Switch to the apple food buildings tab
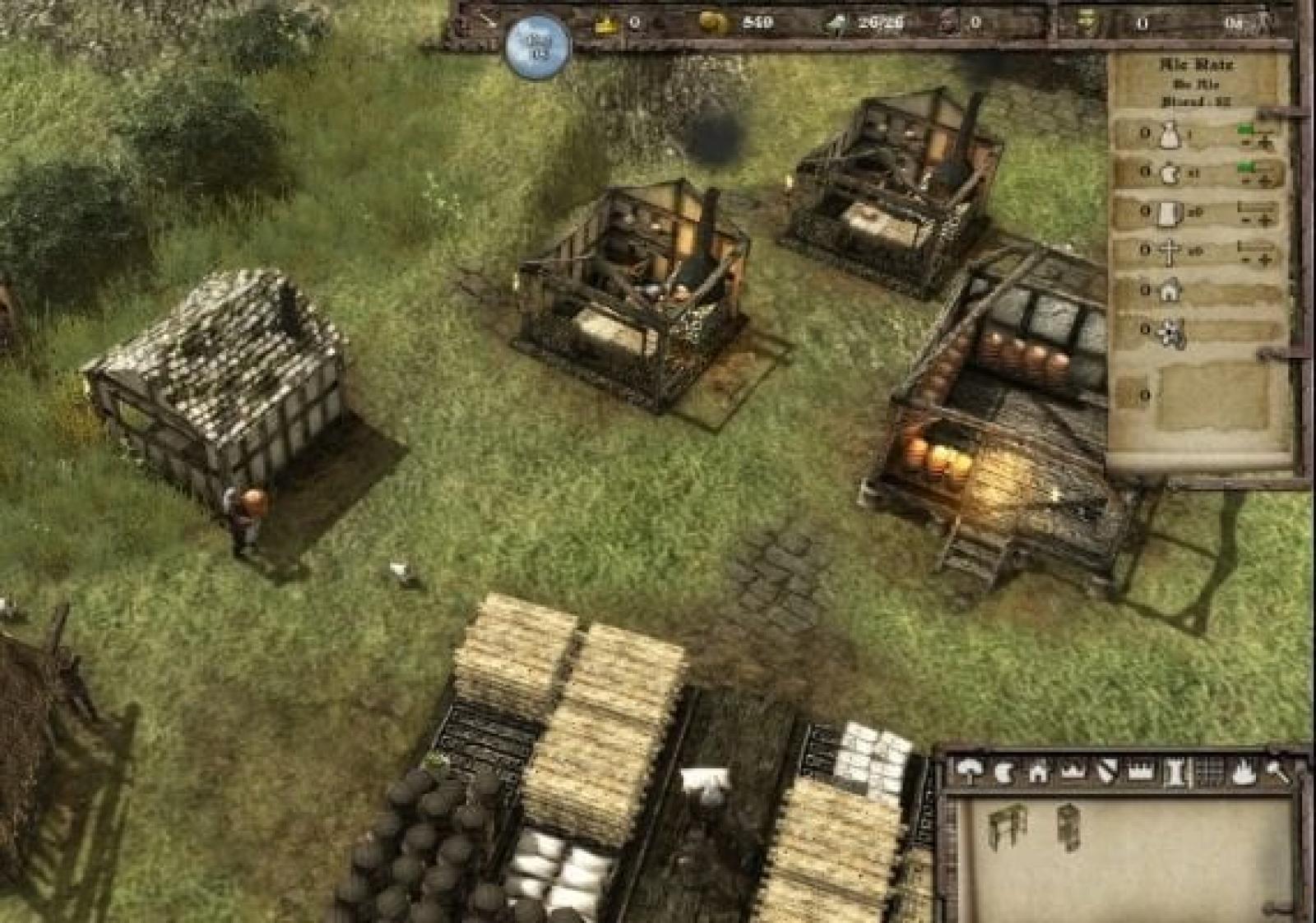 pos(1003,772)
